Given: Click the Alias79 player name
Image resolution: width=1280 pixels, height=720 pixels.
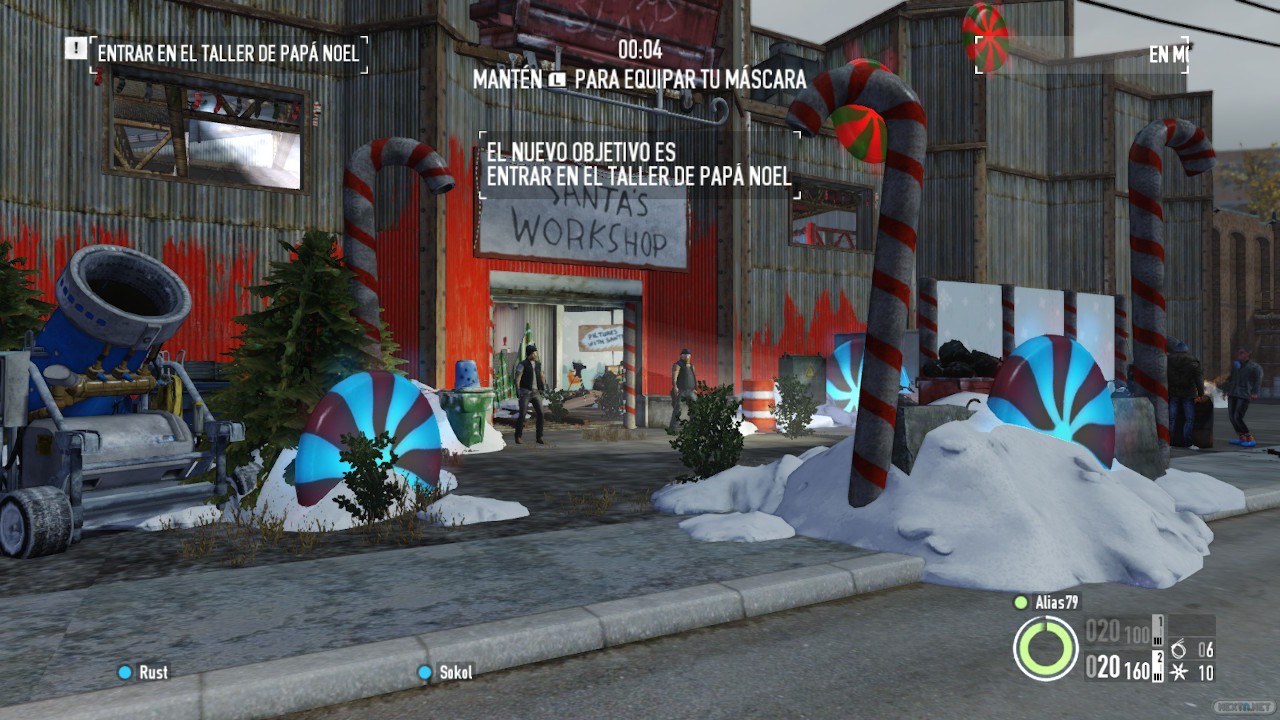Looking at the screenshot, I should (1058, 602).
